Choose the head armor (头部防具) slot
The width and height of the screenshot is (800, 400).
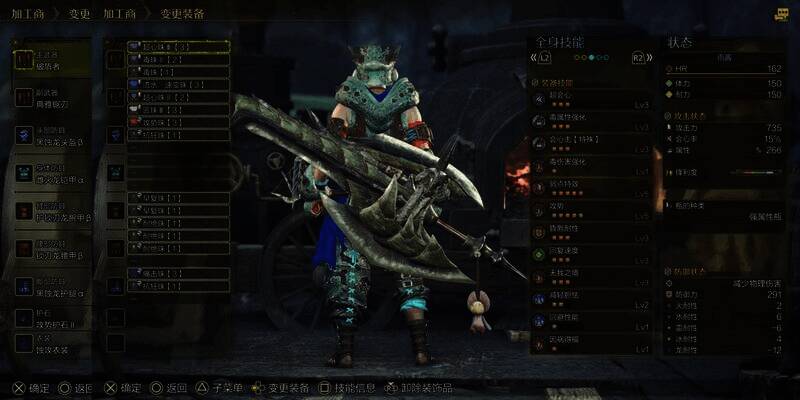pos(50,135)
